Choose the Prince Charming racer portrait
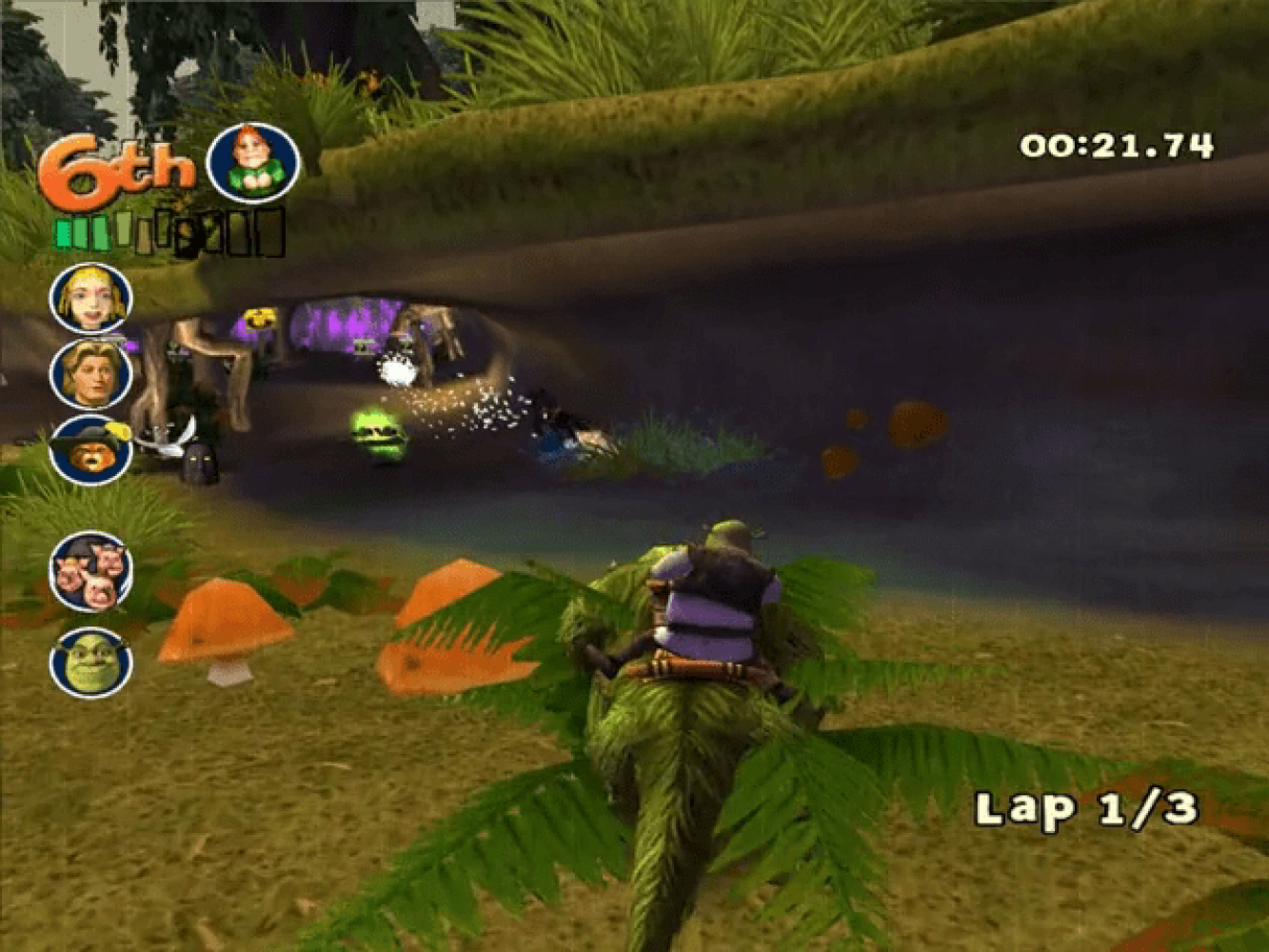Screen dimensions: 1269x952 click(91, 374)
